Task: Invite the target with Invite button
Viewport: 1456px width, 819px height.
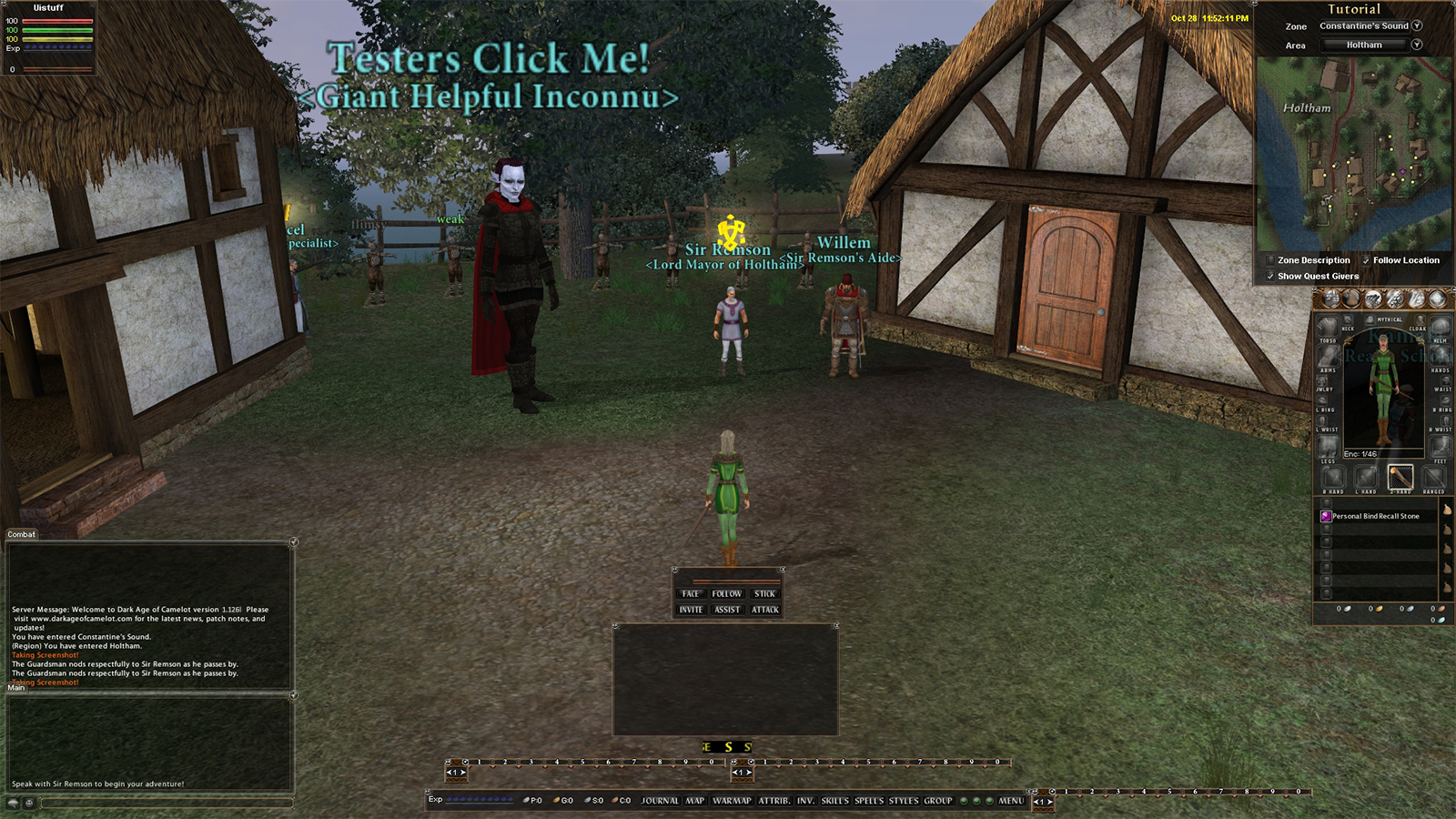Action: pos(691,610)
